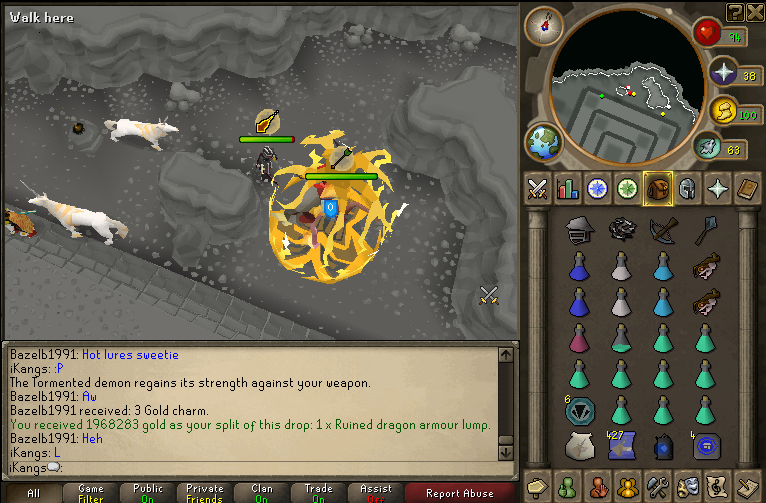Toggle the Clan chat filter
This screenshot has width=766, height=503.
pos(263,493)
